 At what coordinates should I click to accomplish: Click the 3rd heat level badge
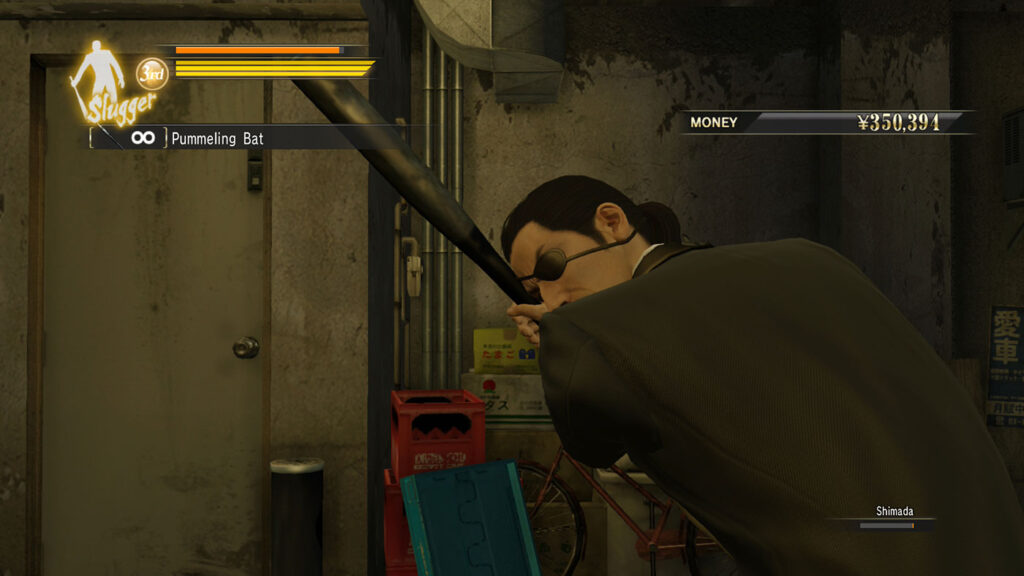click(x=152, y=73)
